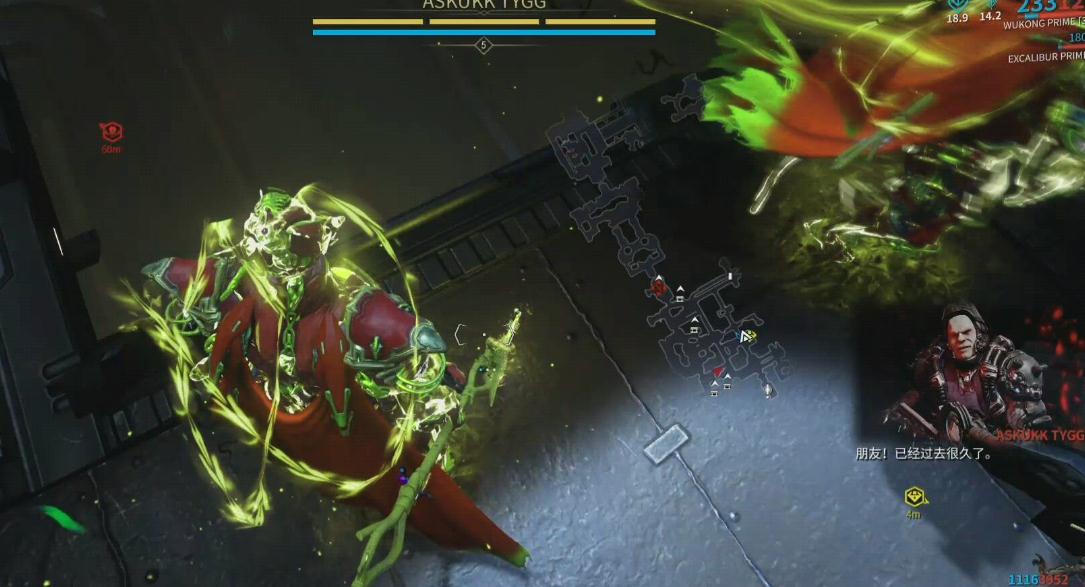Image resolution: width=1085 pixels, height=587 pixels.
Task: Click the yellow waypoint marker showing 4m
Action: coord(913,497)
